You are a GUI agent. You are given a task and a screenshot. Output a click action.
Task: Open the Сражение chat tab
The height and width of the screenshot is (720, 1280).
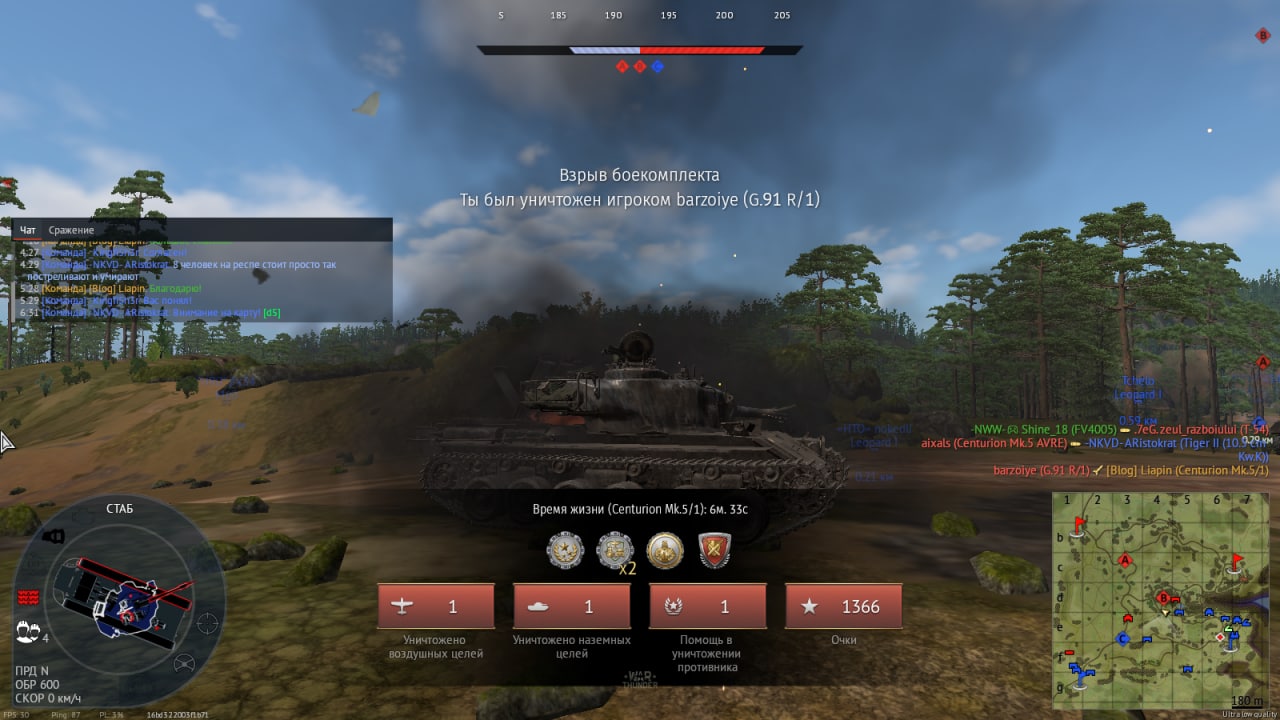(71, 230)
